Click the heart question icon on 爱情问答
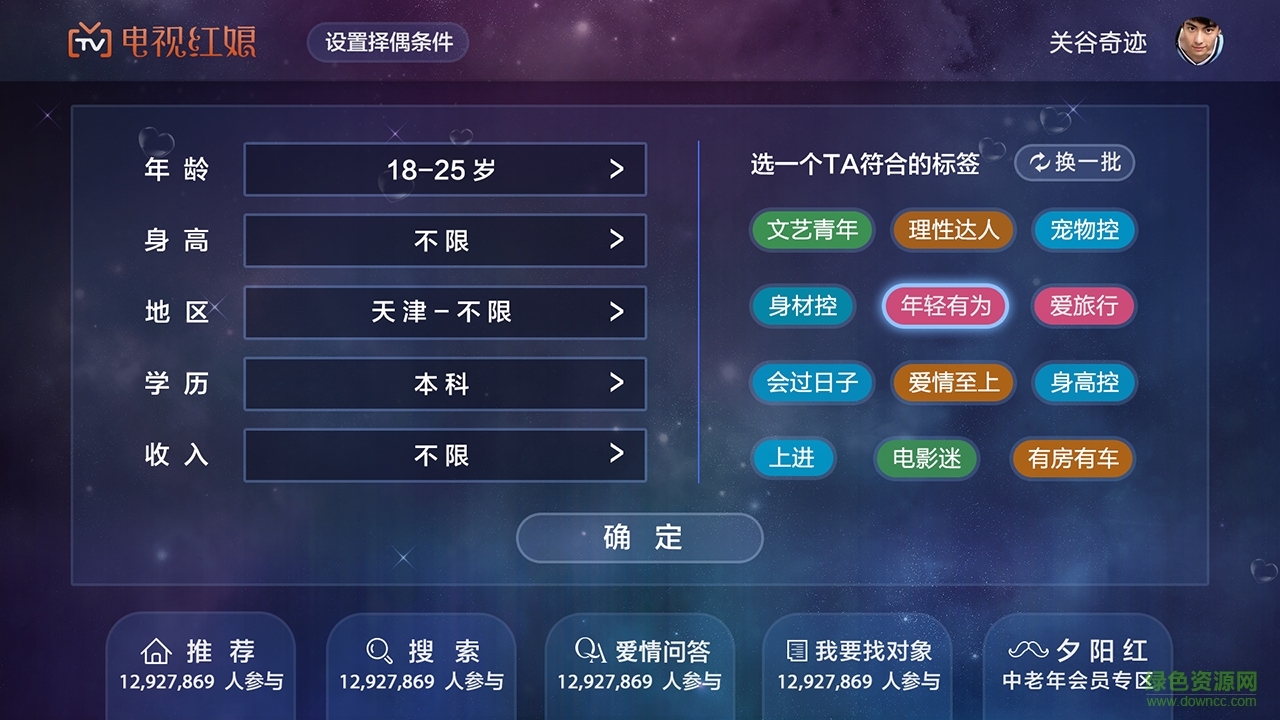Screen dimensions: 1280x720 (x=591, y=650)
